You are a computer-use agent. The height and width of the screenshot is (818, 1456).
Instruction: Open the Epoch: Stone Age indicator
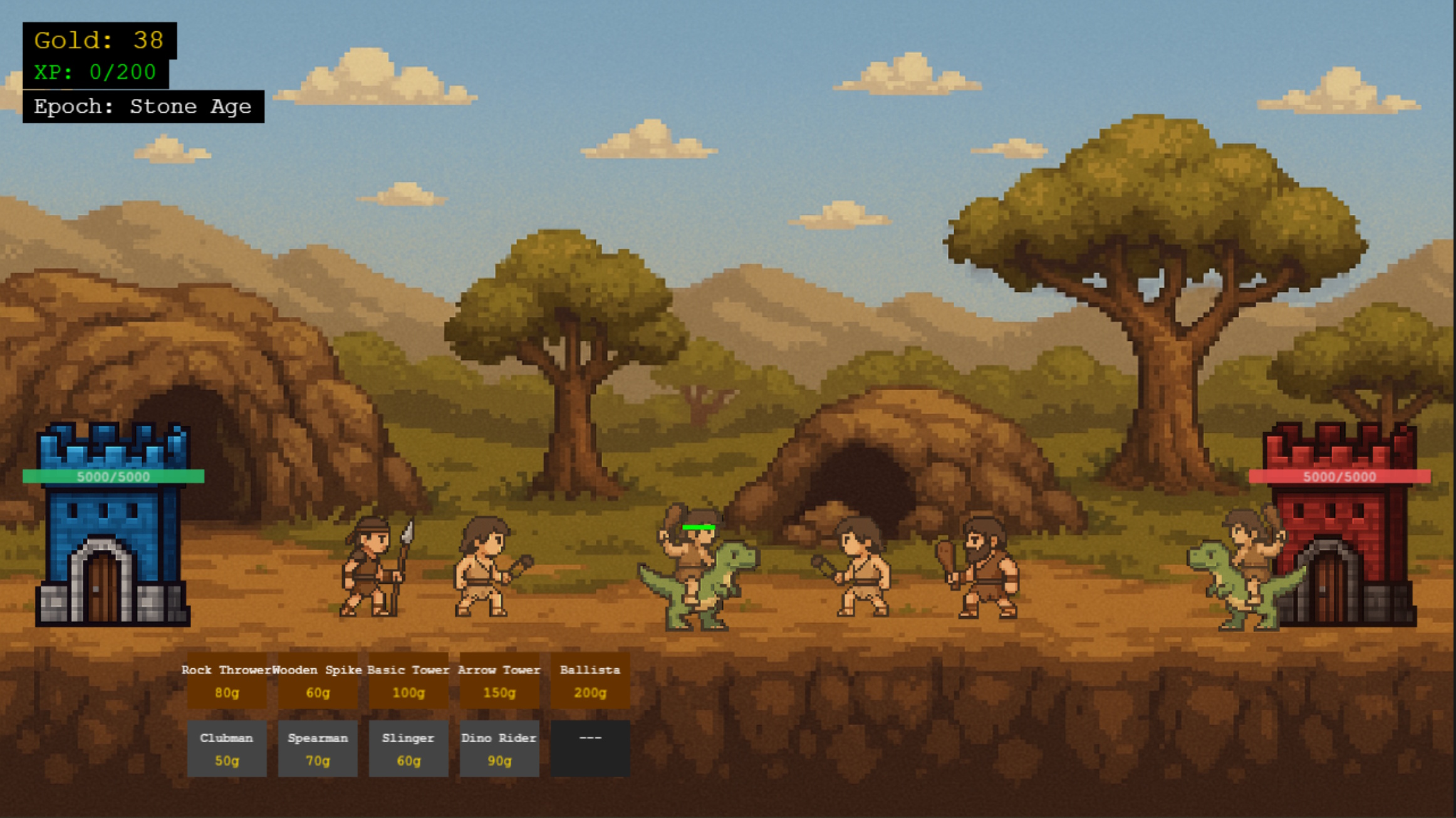143,106
